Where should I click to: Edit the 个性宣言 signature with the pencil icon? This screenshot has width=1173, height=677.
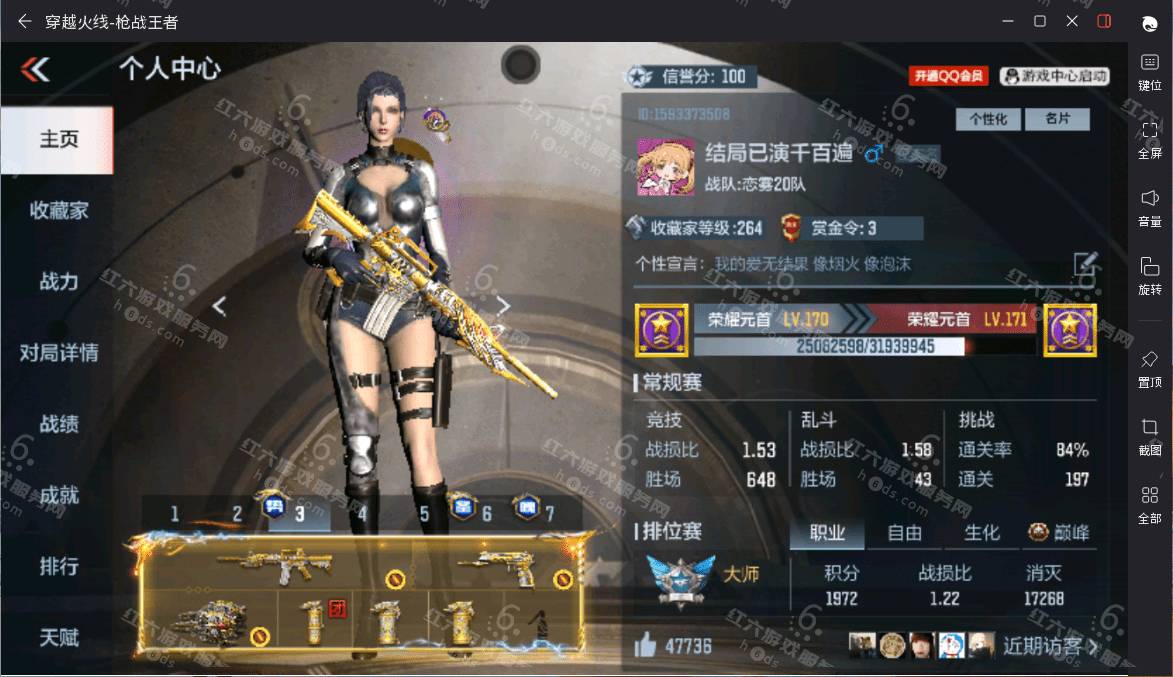[x=1085, y=264]
